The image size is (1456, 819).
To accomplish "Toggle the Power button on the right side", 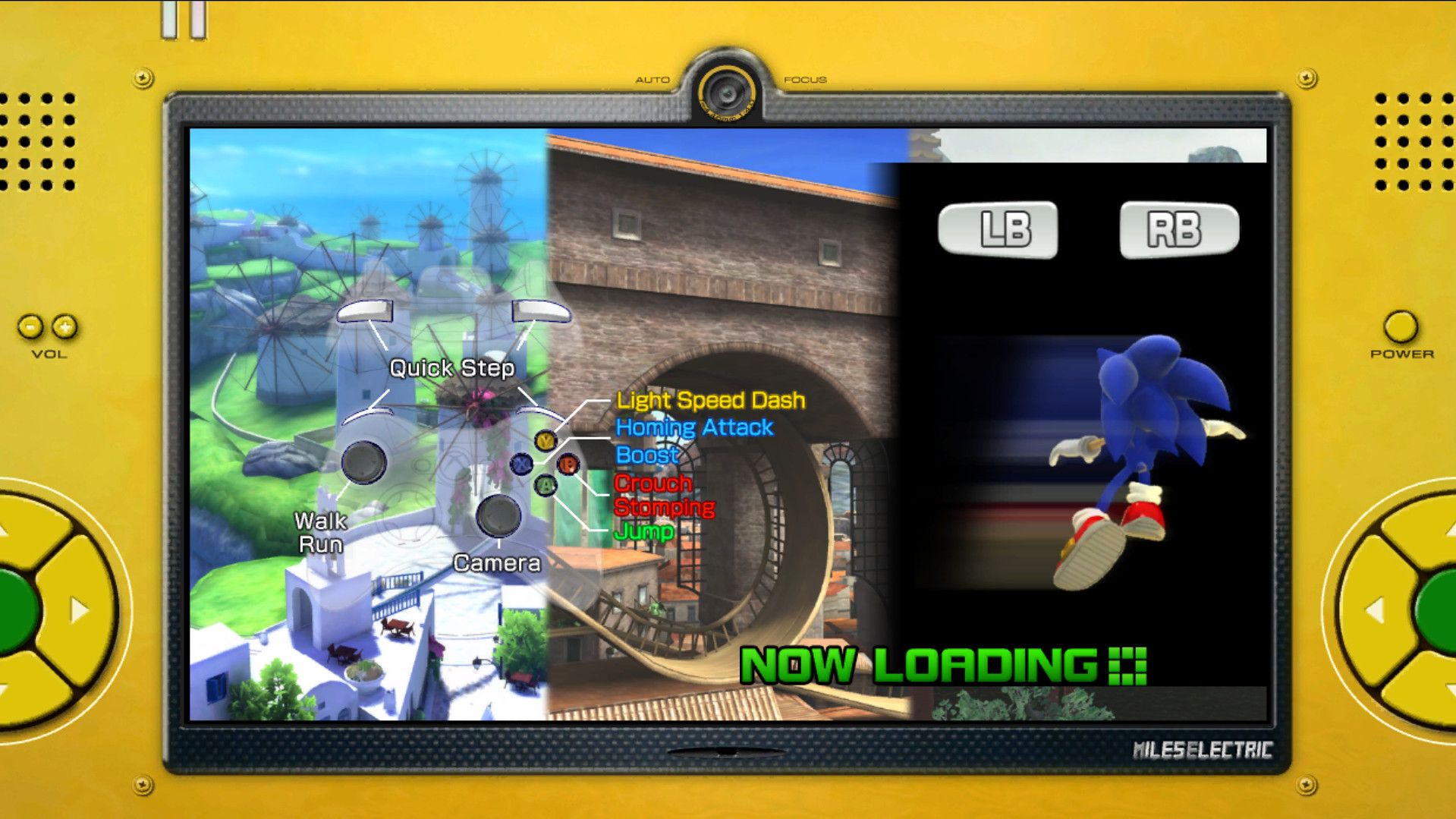I will tap(1400, 328).
